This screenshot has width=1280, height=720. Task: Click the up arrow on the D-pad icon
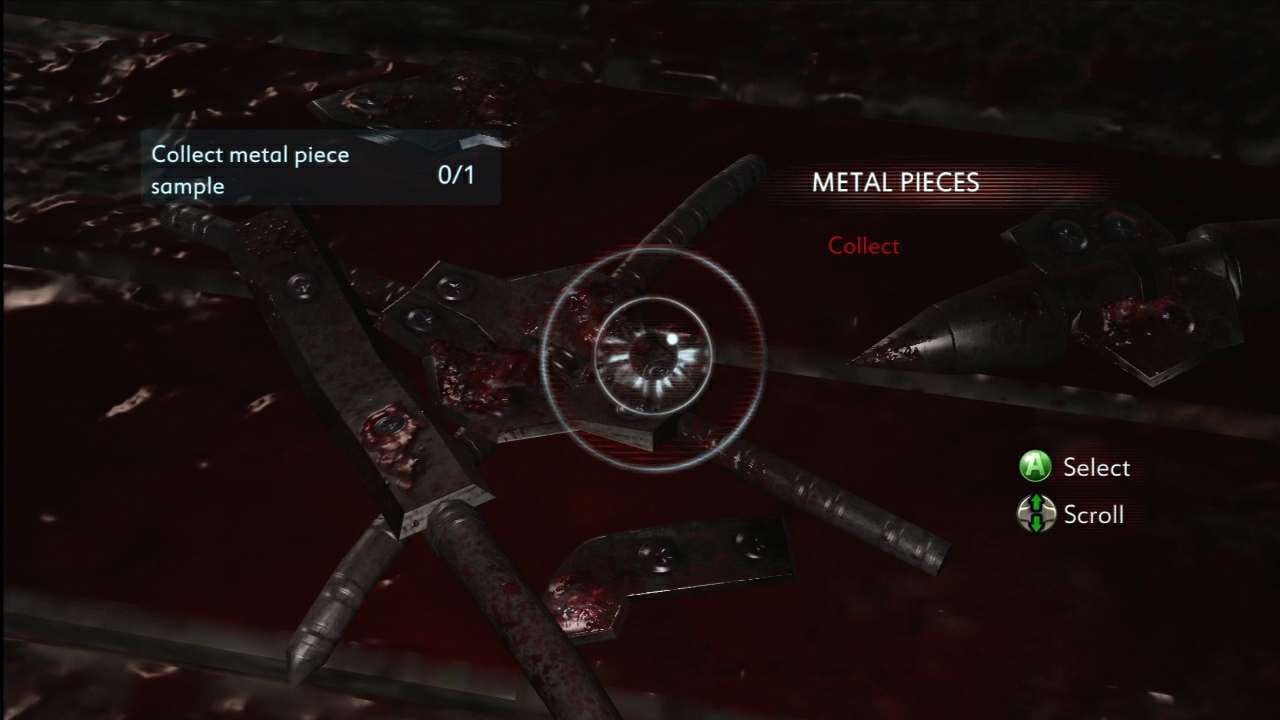pyautogui.click(x=1036, y=503)
